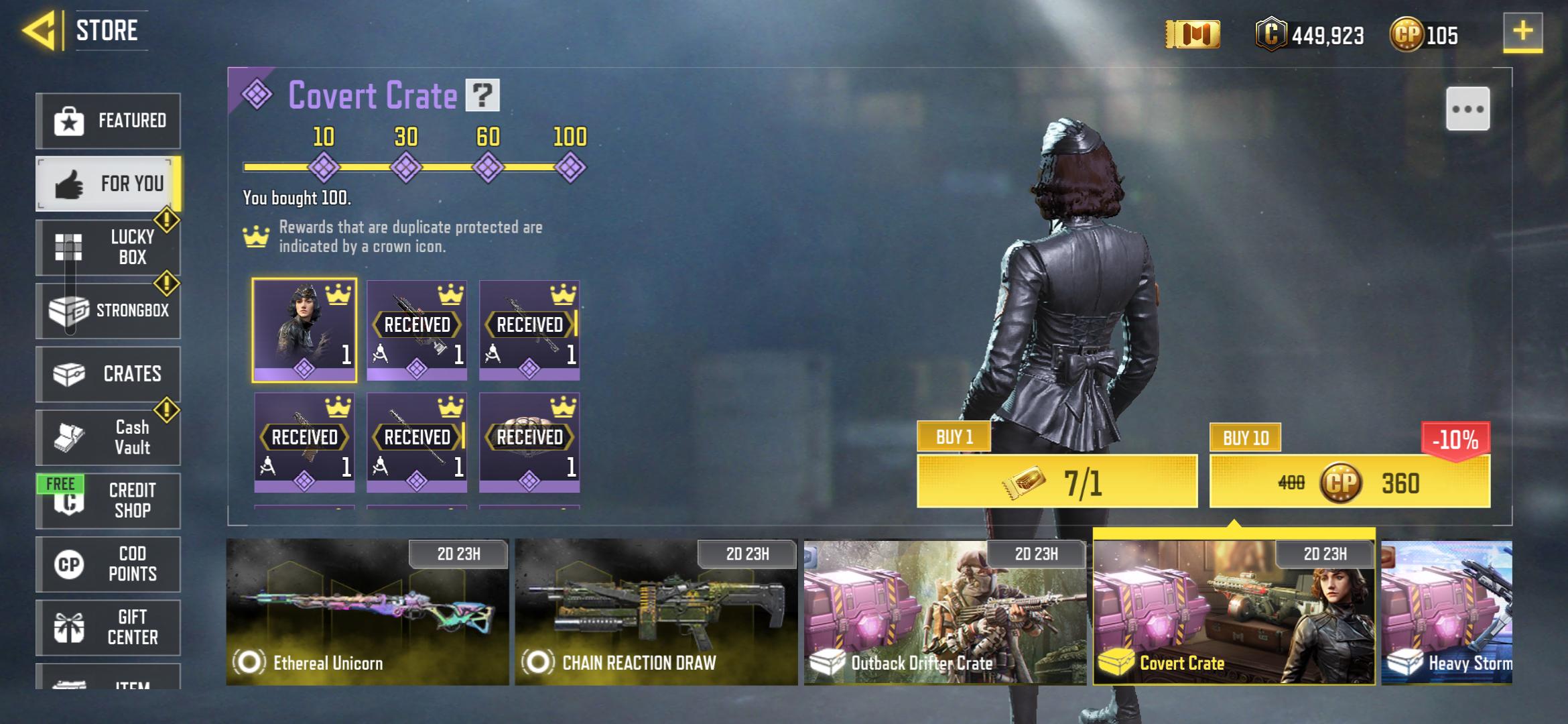Open the Heavy Storm crate banner
1568x724 pixels.
tap(1446, 611)
